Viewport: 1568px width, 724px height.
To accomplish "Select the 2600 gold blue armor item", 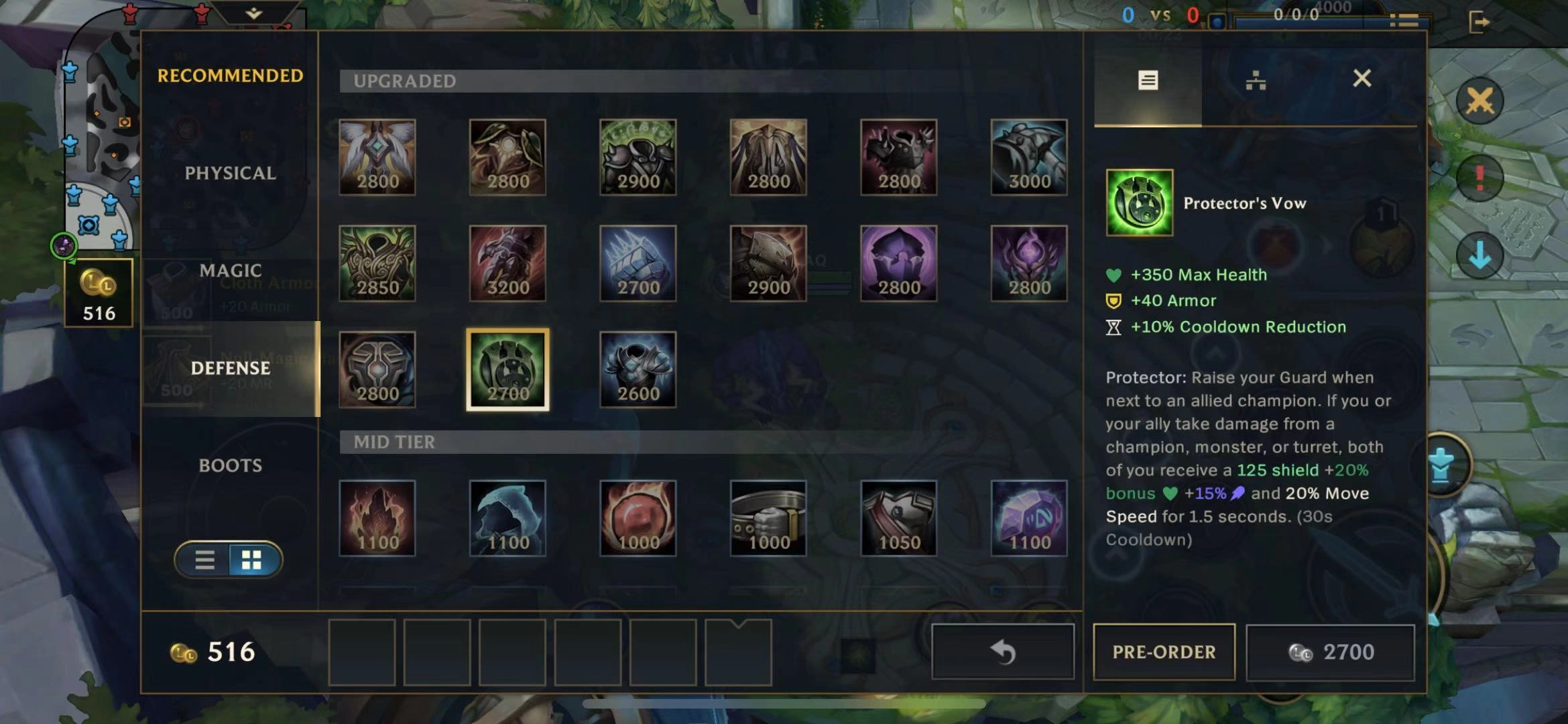I will (x=638, y=369).
